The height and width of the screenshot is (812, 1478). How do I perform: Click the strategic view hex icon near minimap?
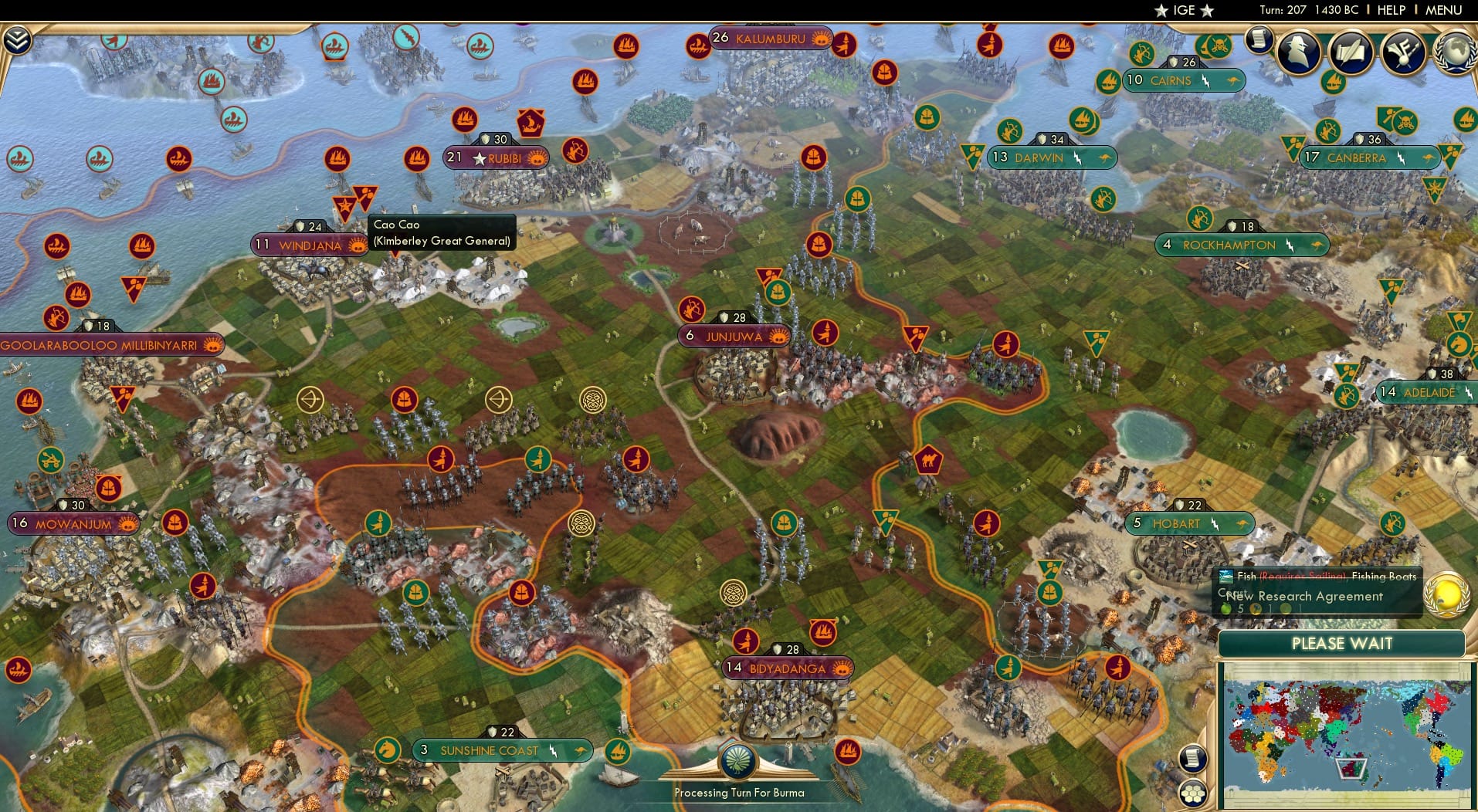(x=1193, y=793)
